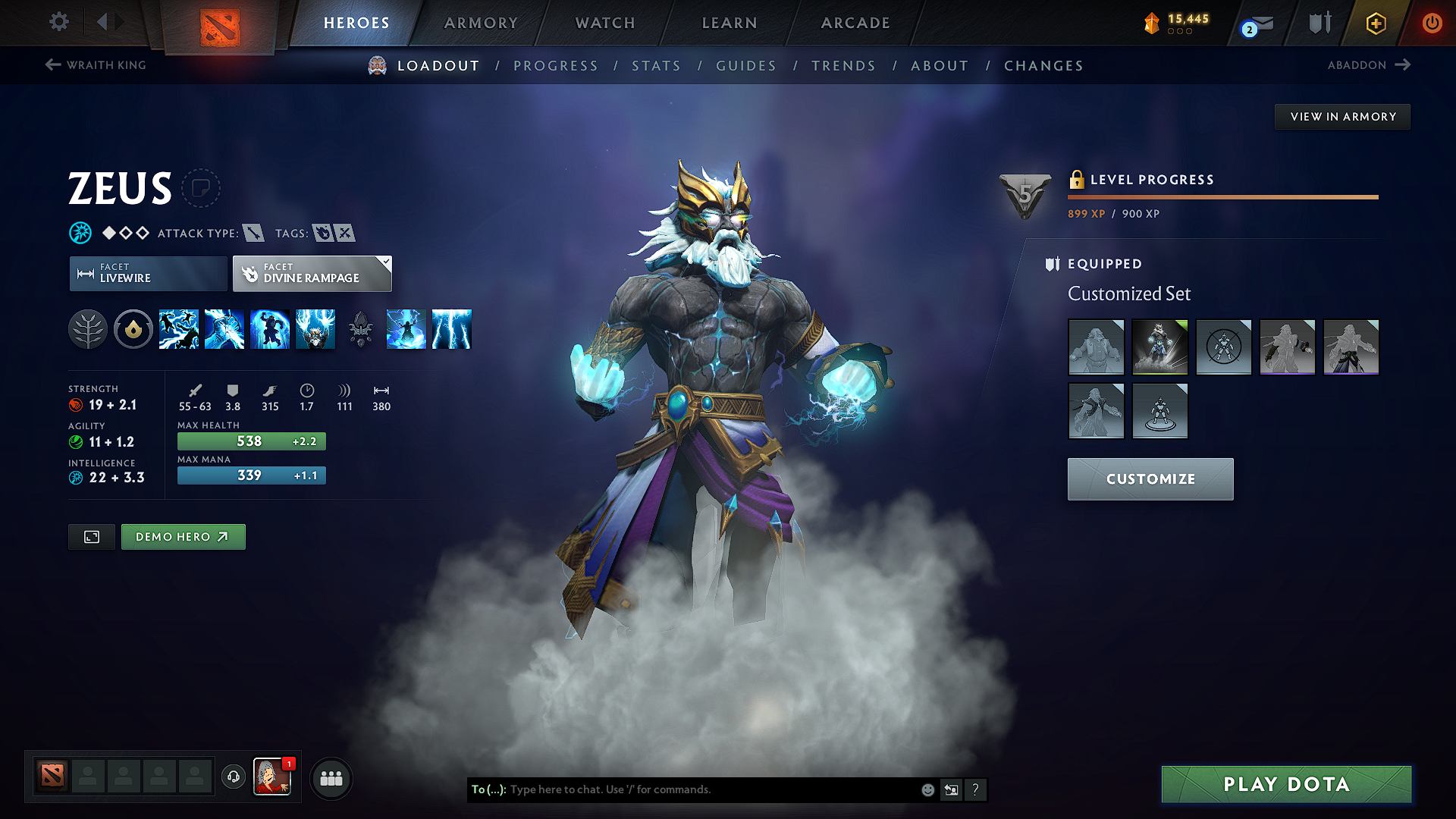Toggle voice chat with the headset icon
1456x819 pixels.
coord(233,778)
